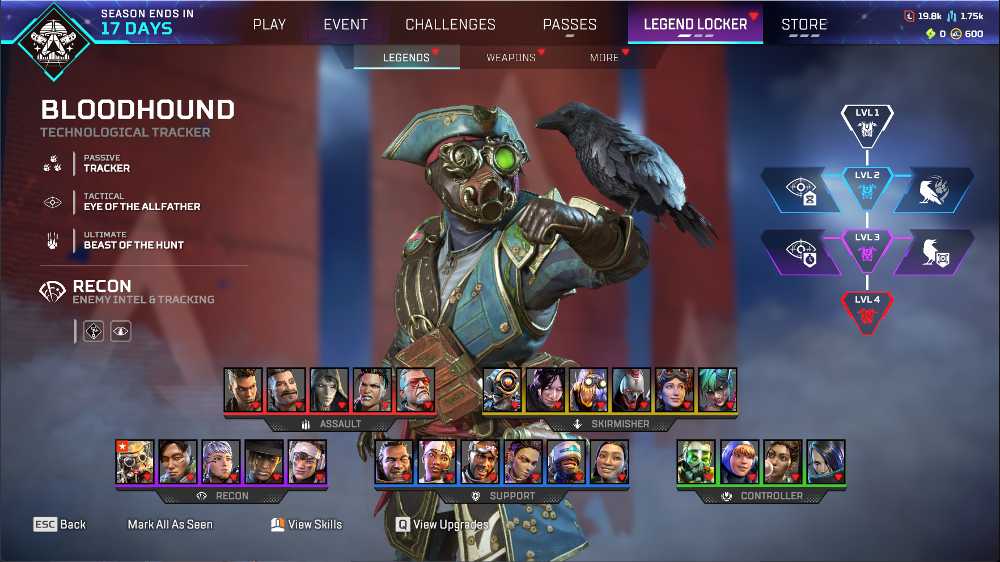Go to the Passes tab
This screenshot has width=1000, height=562.
pyautogui.click(x=570, y=24)
